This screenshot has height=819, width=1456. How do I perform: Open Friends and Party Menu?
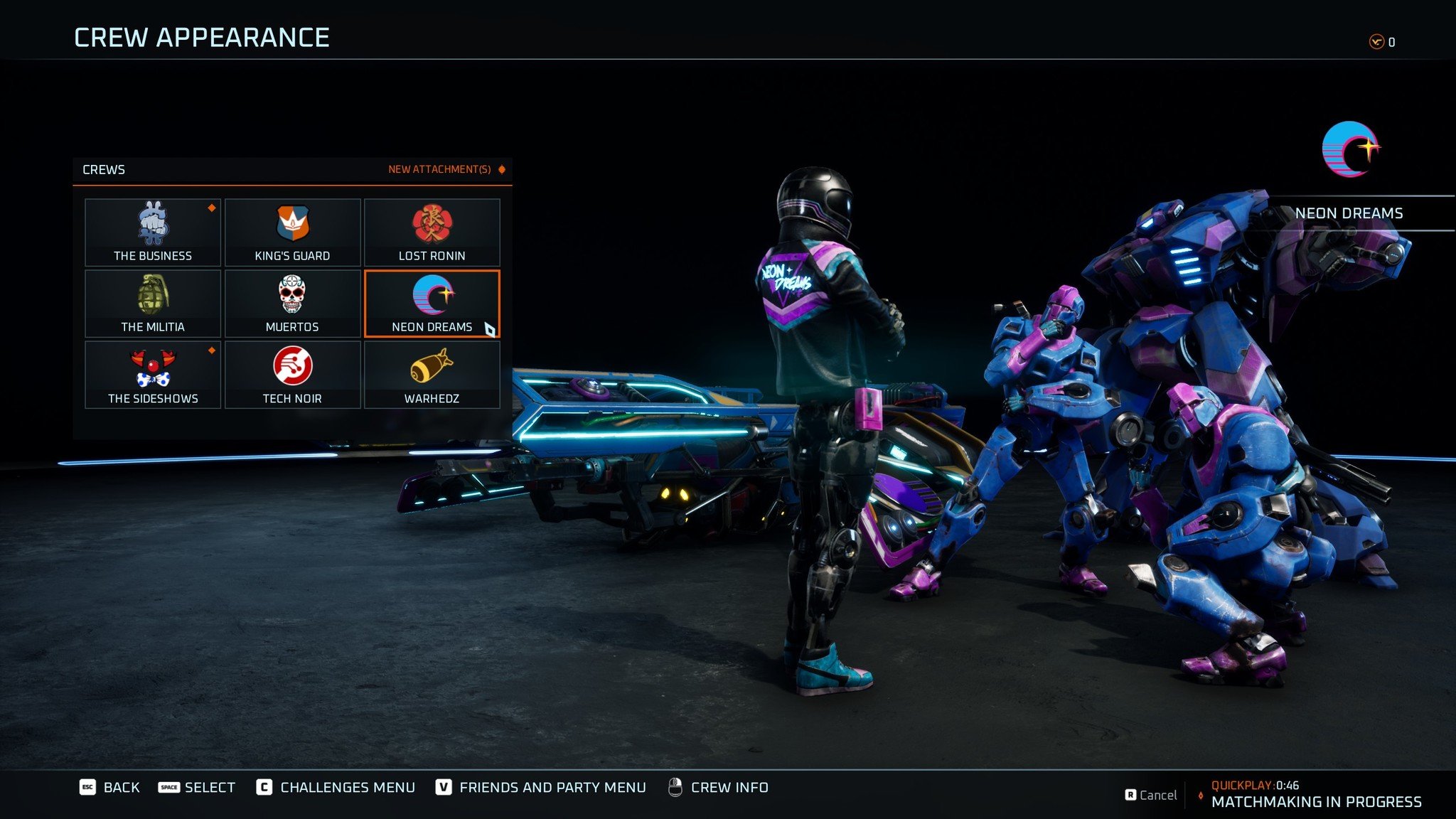click(x=541, y=787)
